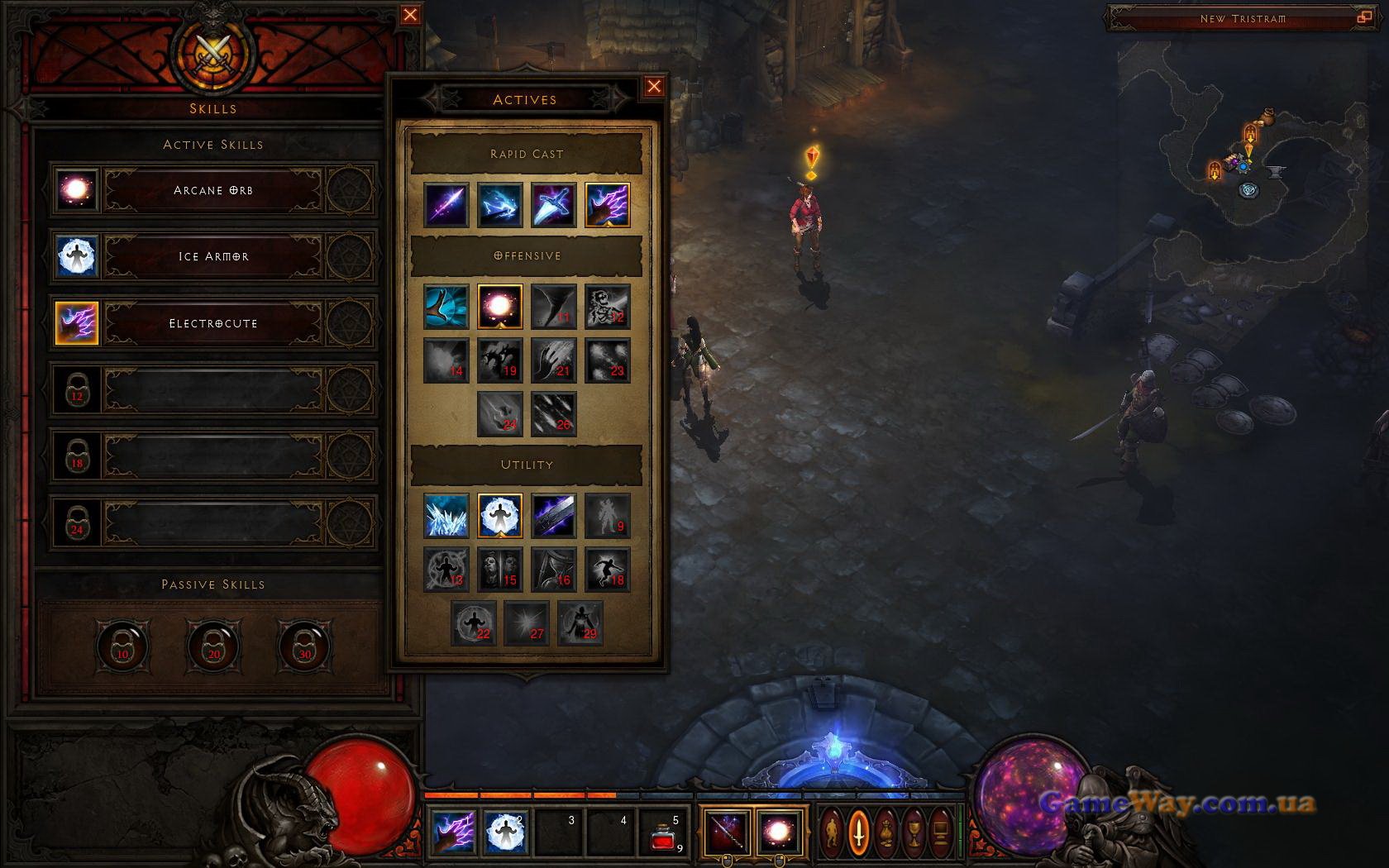Select the Electrocute active skill row
Screen dimensions: 1389x868
(213, 323)
